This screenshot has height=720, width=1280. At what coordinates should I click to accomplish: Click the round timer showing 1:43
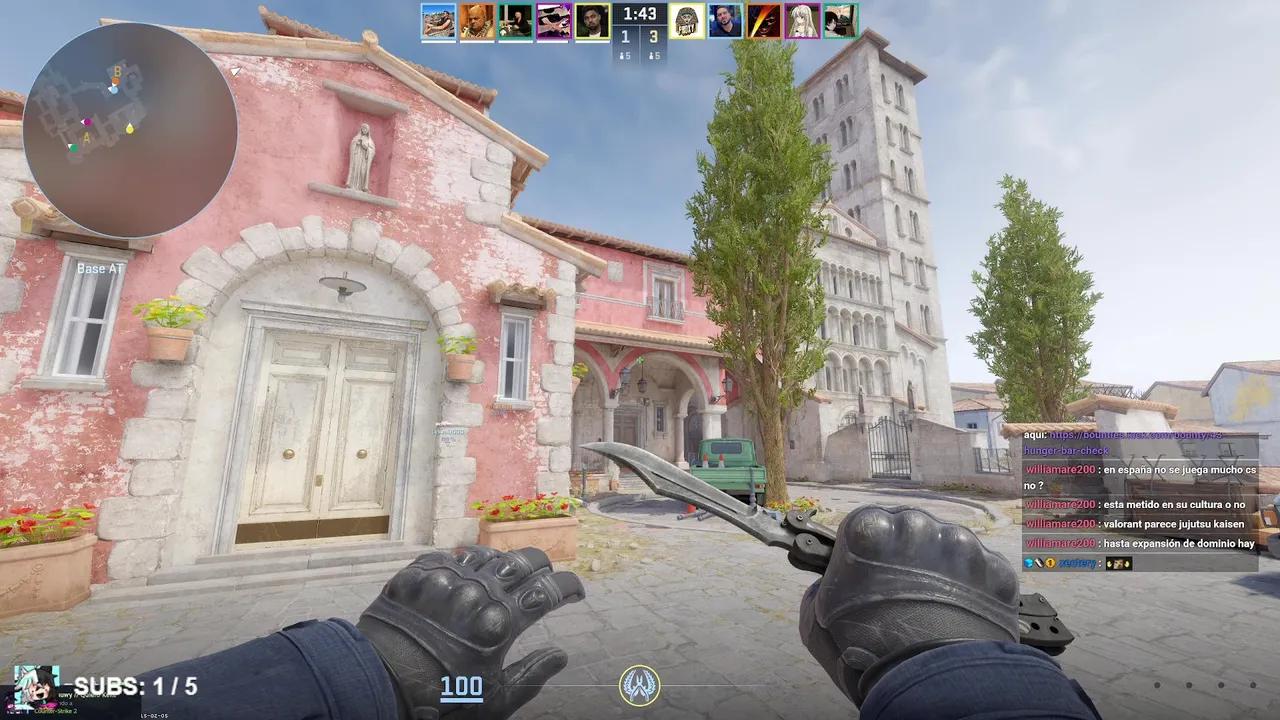(x=639, y=14)
